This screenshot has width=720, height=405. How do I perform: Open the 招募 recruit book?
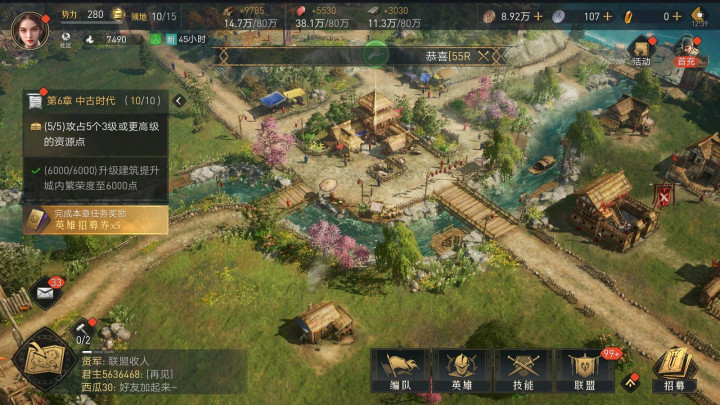click(675, 372)
